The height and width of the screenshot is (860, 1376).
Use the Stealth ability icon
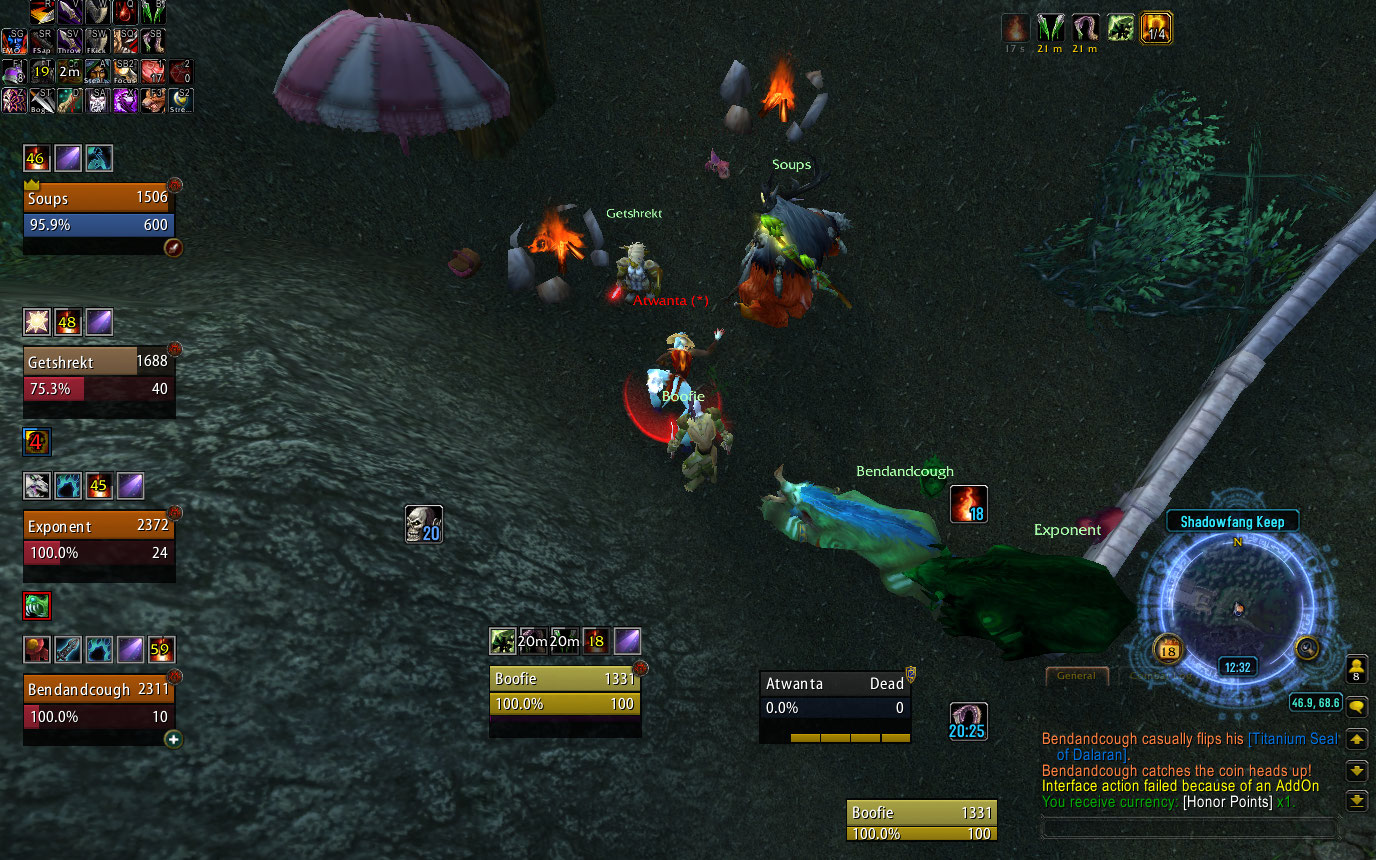pyautogui.click(x=97, y=71)
